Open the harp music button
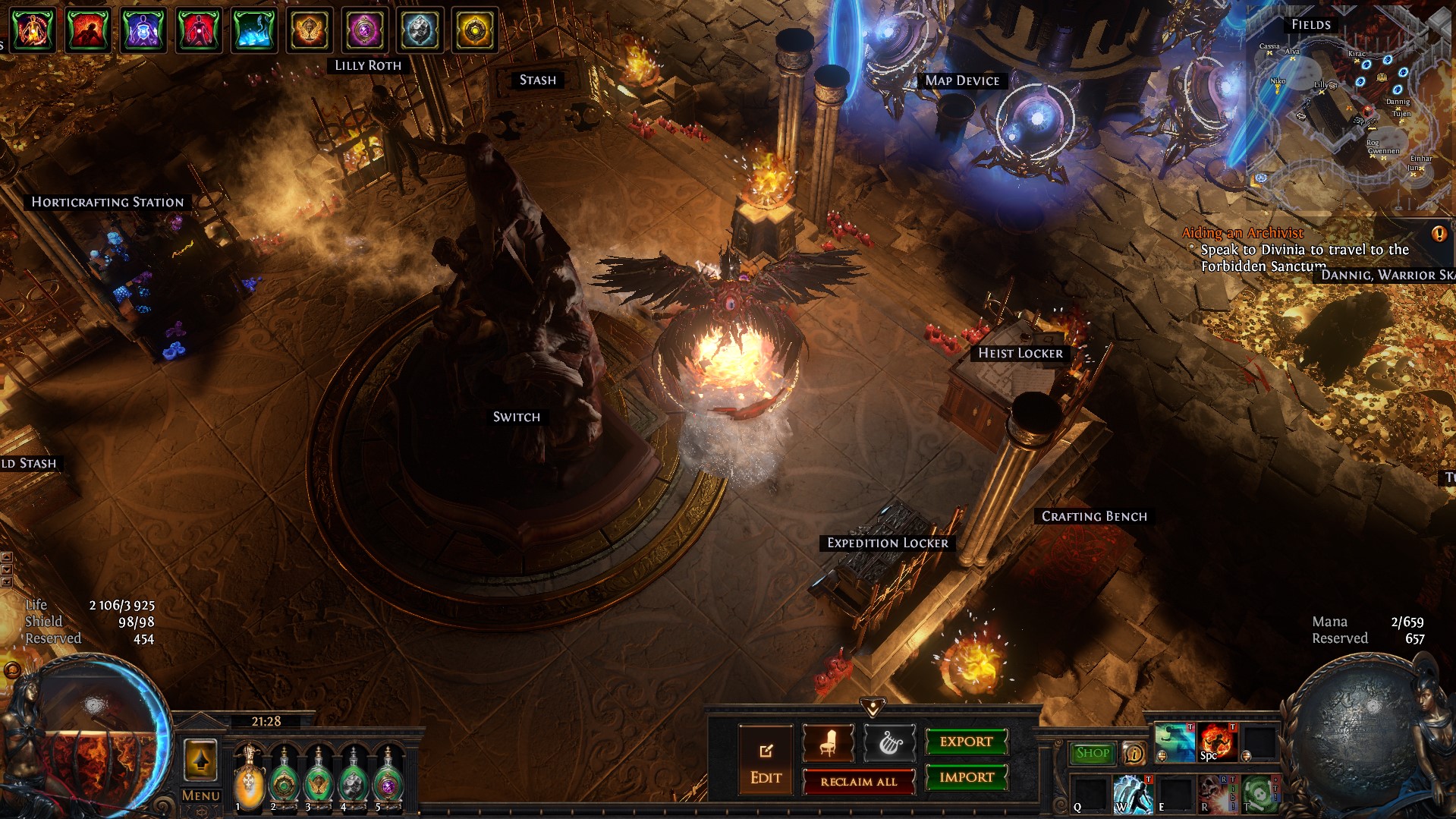 pyautogui.click(x=889, y=743)
